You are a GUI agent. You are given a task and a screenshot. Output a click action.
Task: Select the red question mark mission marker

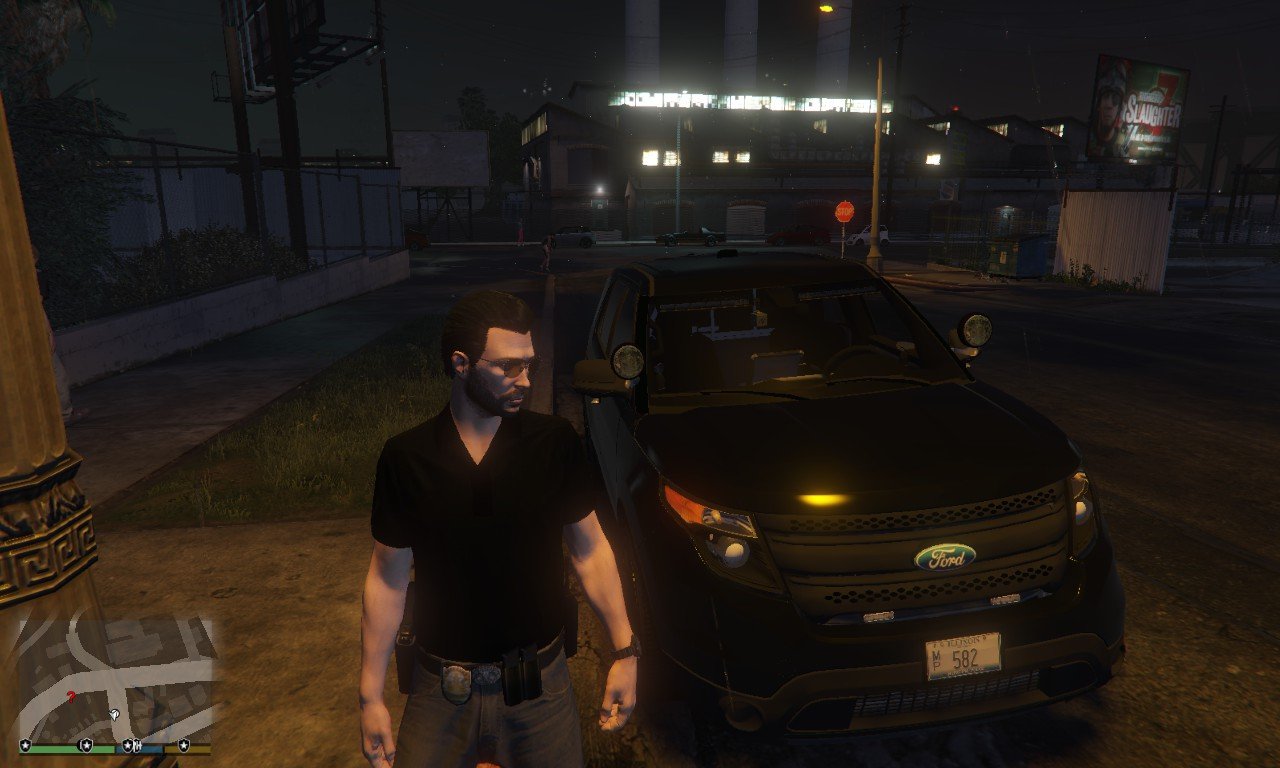coord(70,696)
